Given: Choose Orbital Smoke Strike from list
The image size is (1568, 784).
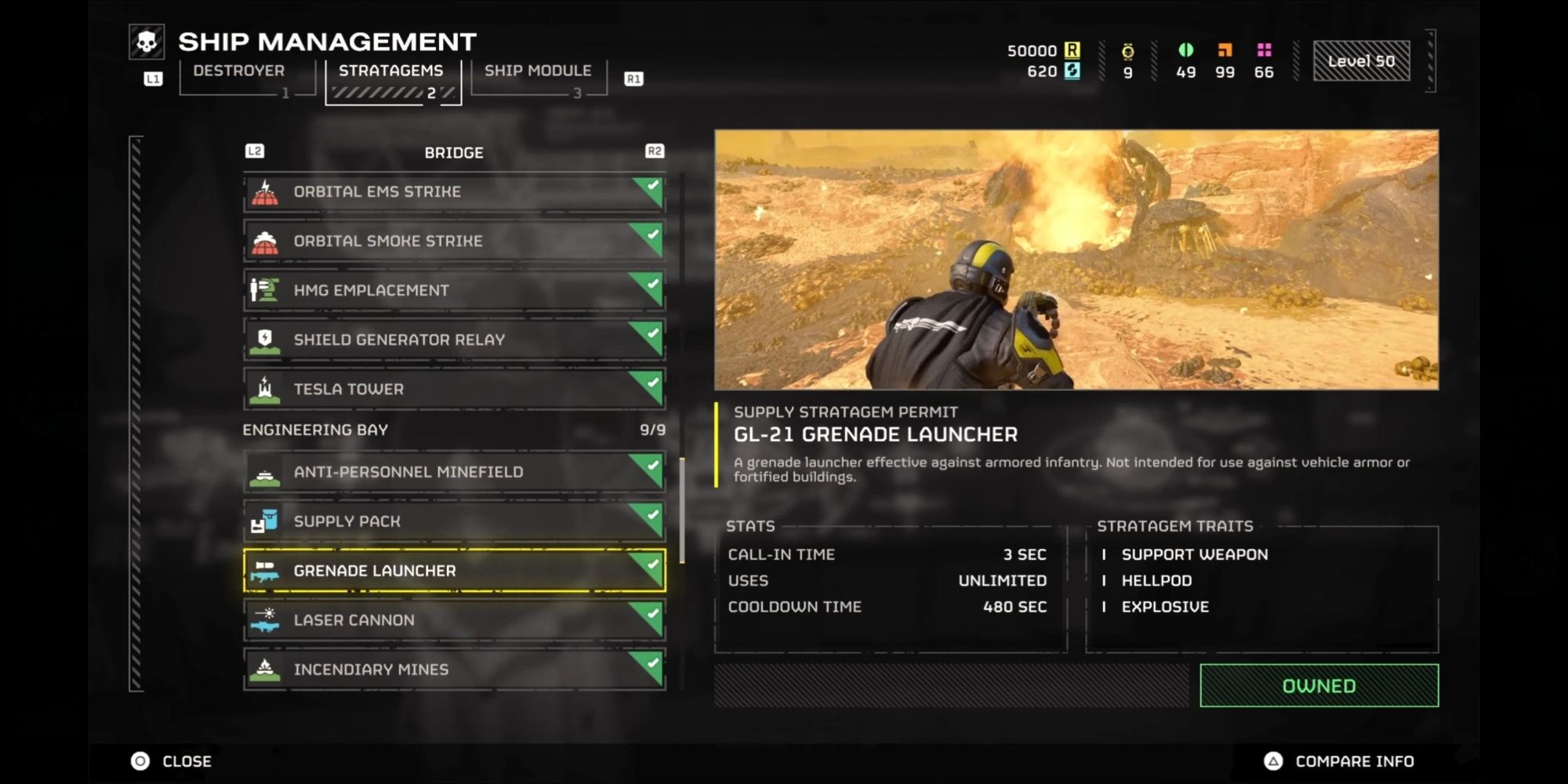Looking at the screenshot, I should coord(454,241).
